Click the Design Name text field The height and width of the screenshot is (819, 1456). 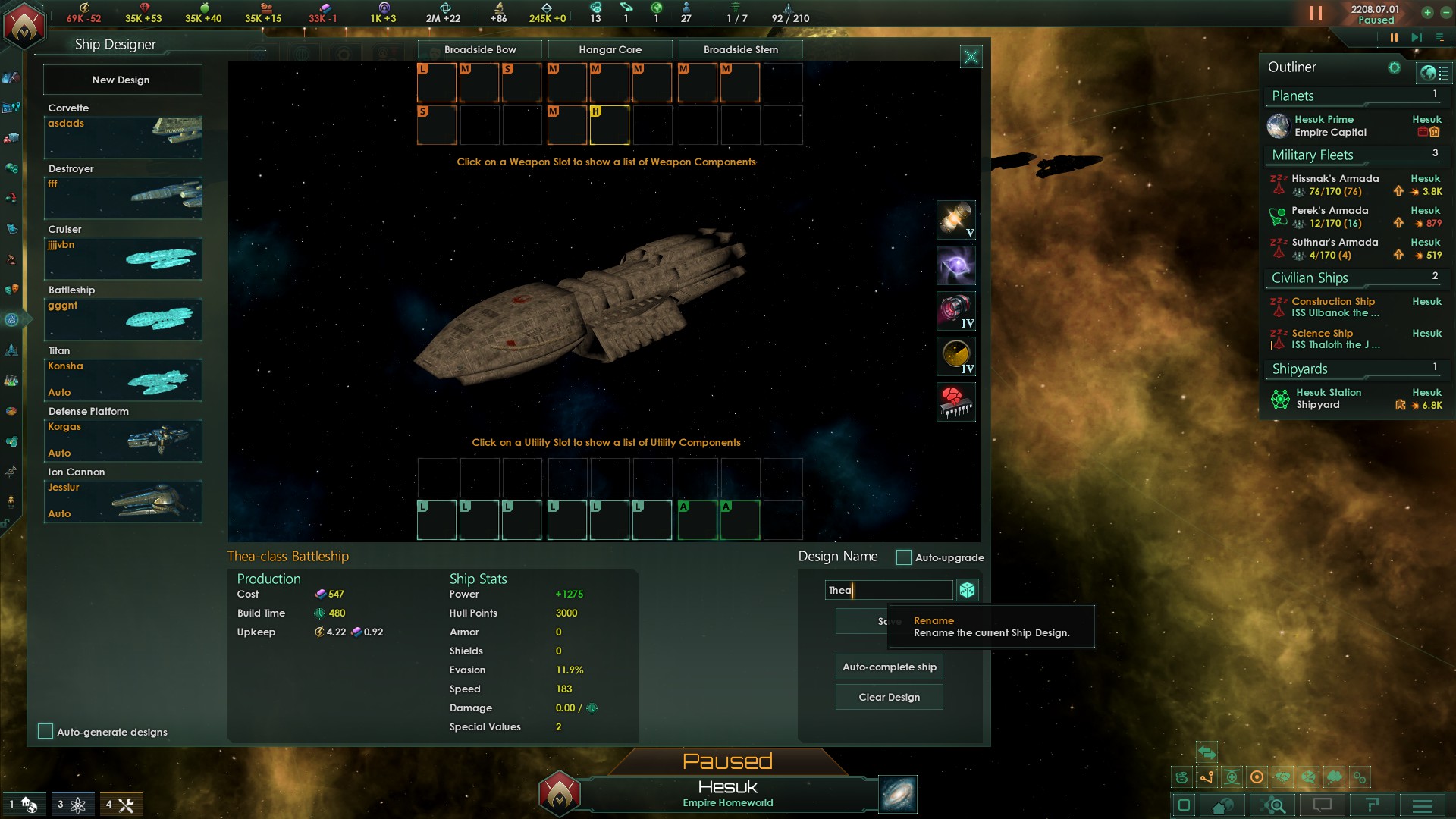click(x=888, y=590)
